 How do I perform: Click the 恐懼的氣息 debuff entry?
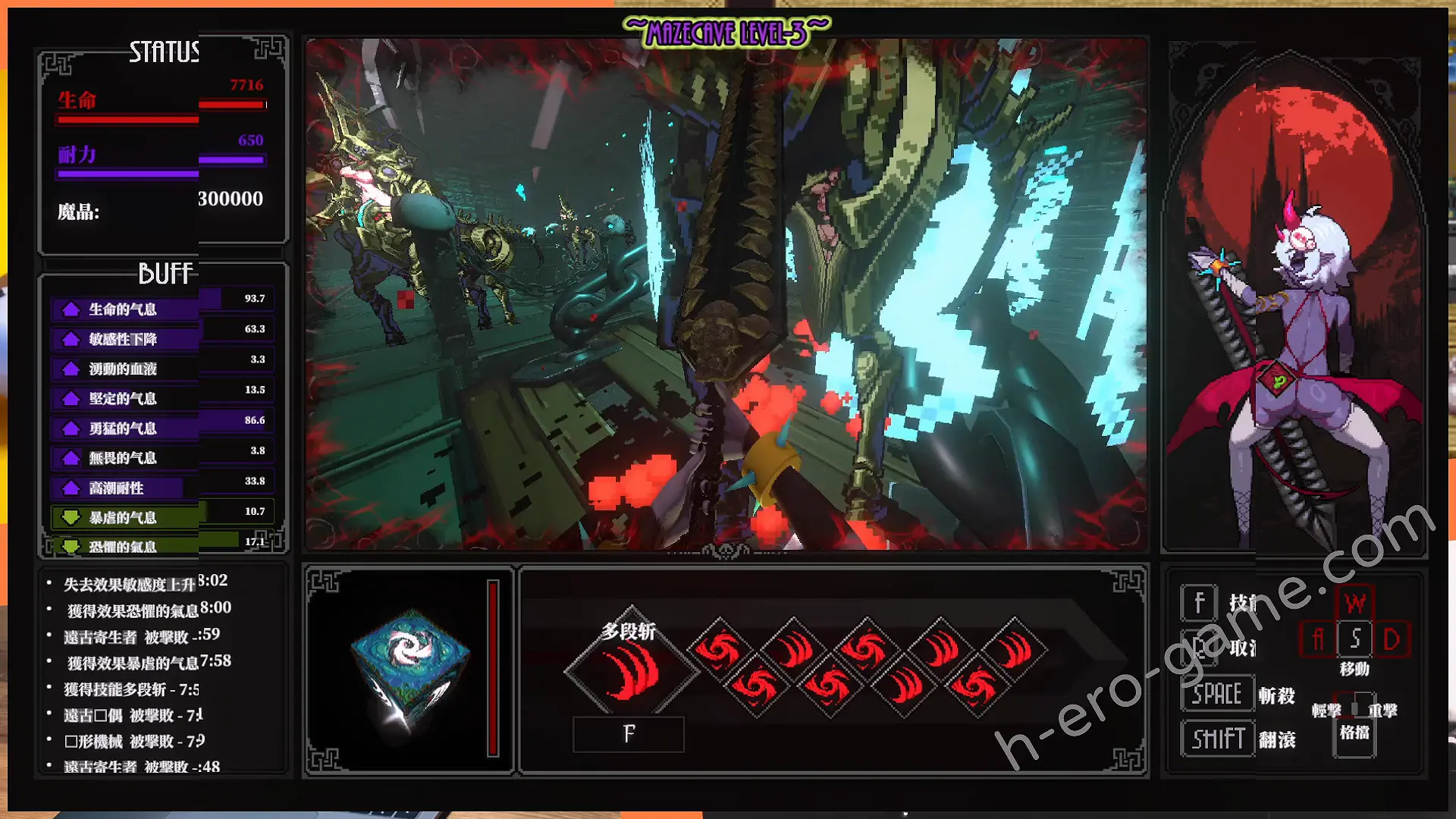point(124,546)
